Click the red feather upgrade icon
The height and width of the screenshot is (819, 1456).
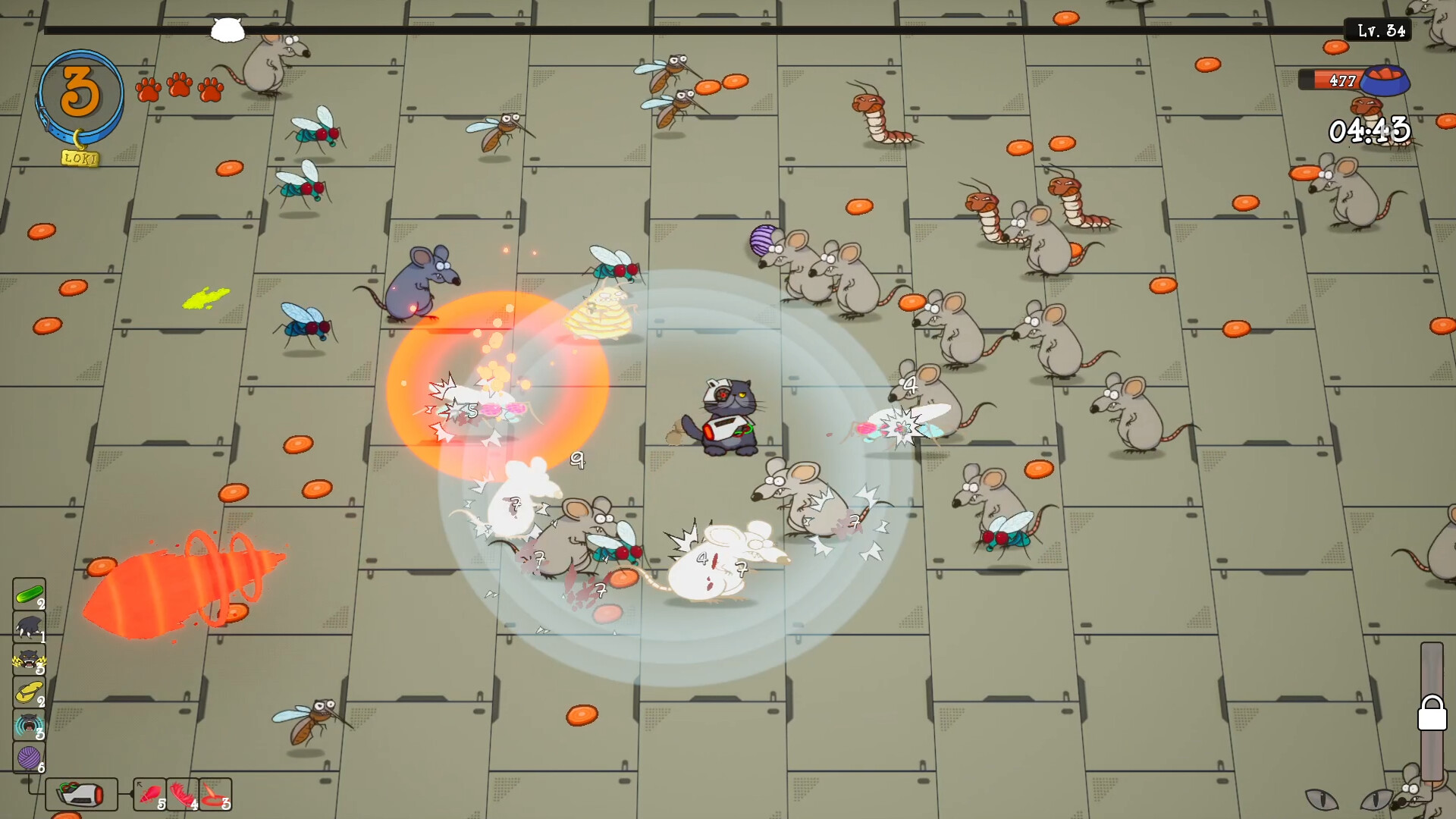click(184, 794)
